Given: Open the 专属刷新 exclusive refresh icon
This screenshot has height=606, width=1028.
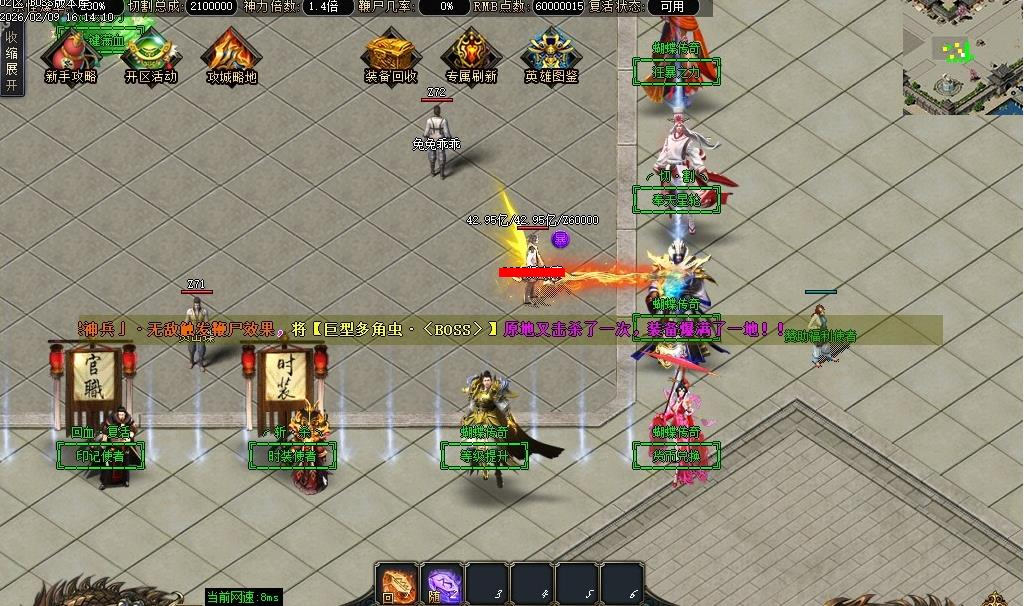Looking at the screenshot, I should [x=471, y=56].
